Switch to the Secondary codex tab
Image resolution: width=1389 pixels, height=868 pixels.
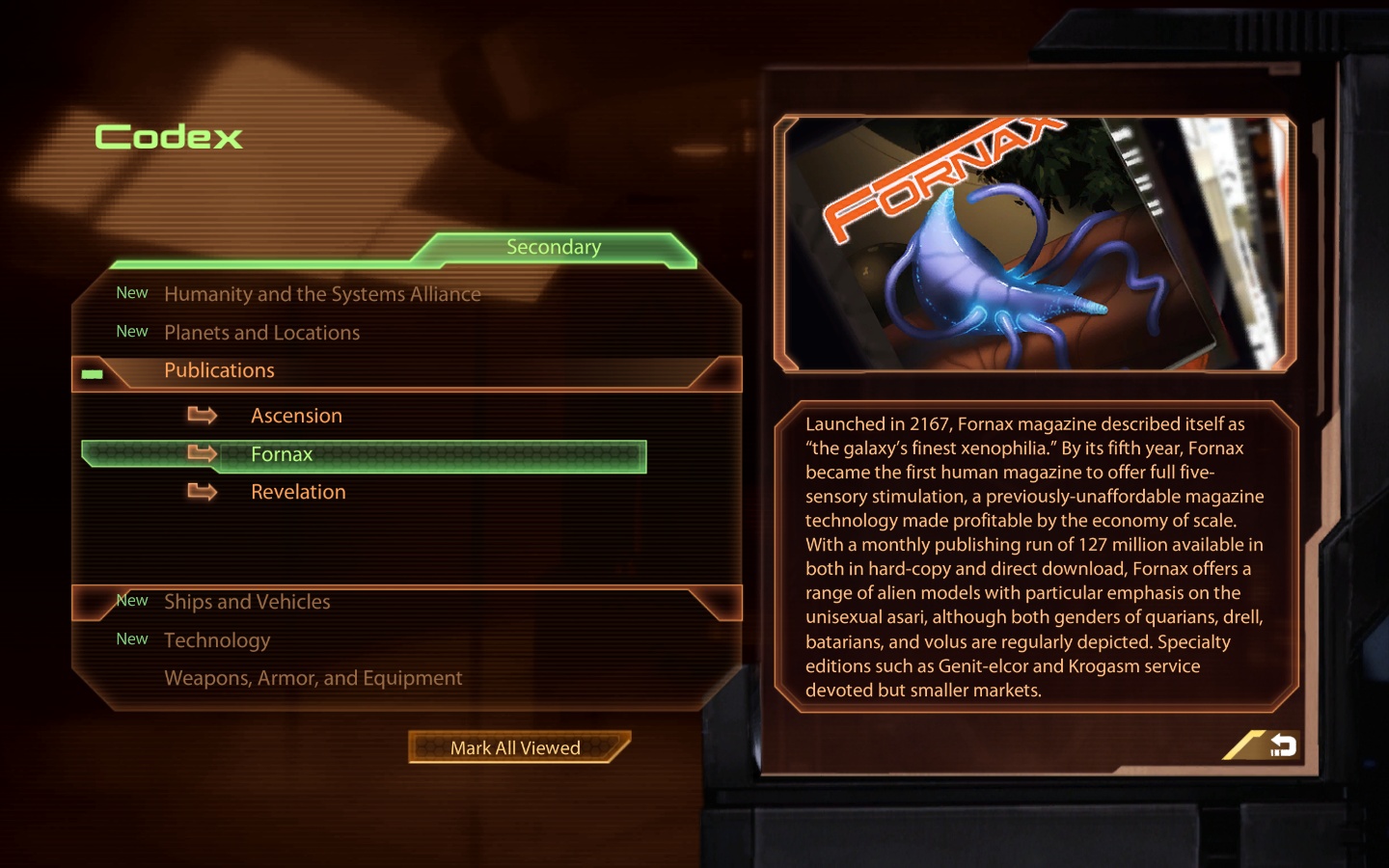point(554,248)
